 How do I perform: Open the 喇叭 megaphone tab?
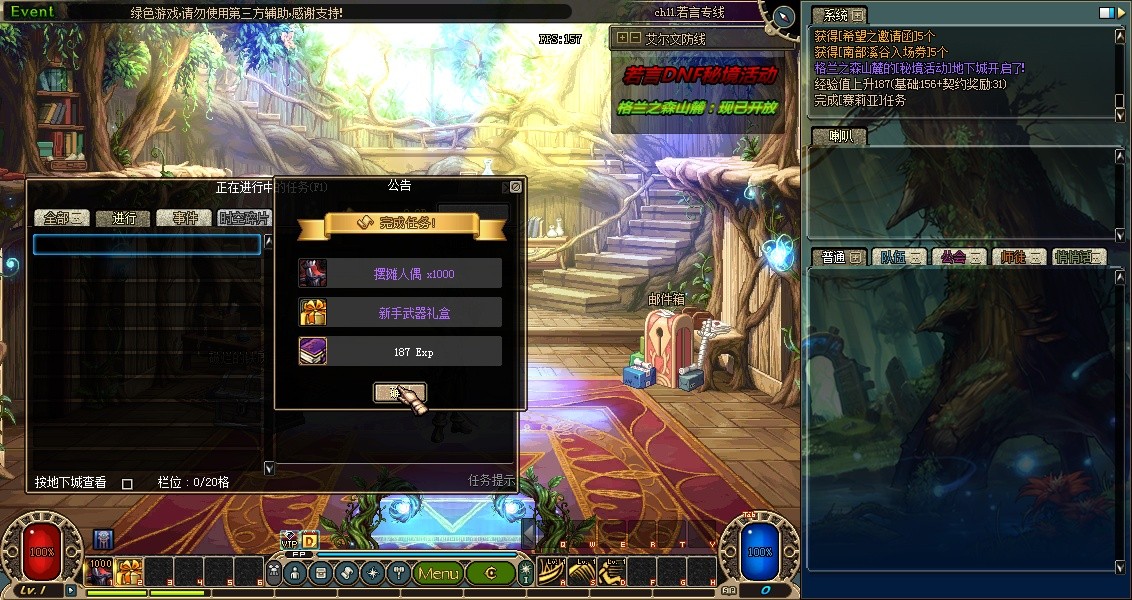tap(835, 137)
